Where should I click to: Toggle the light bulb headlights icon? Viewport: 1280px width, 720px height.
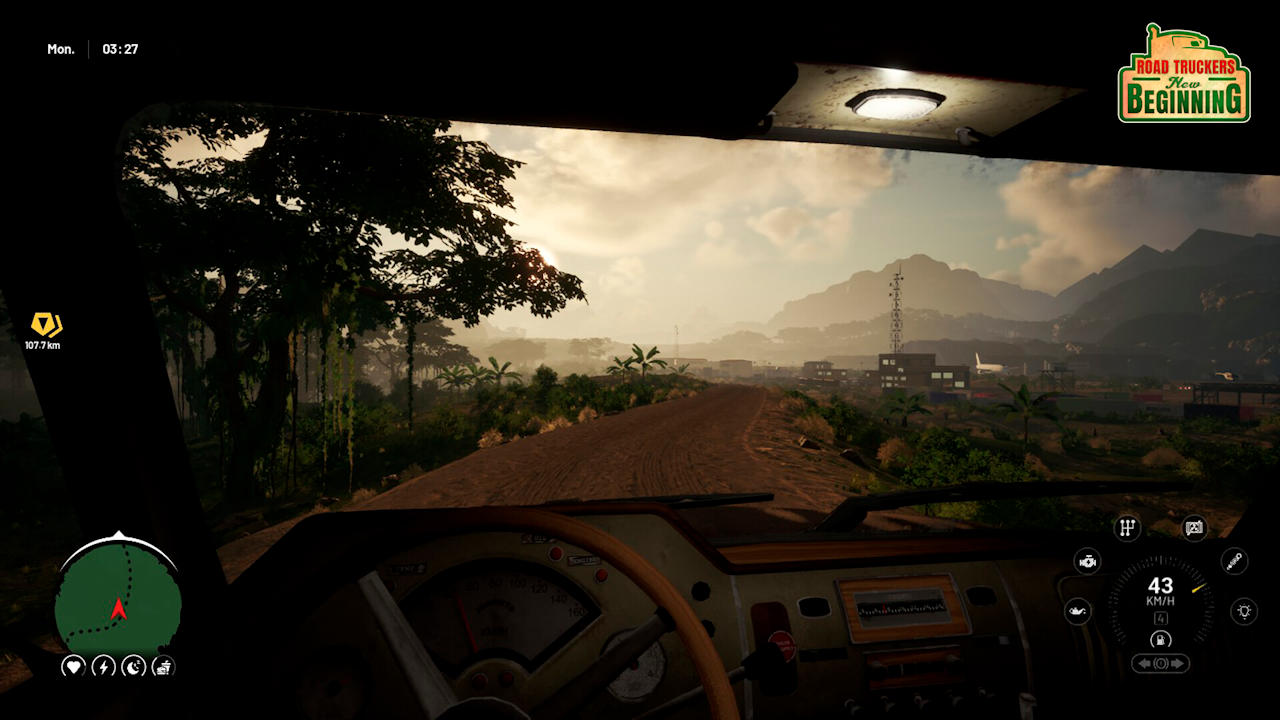[x=1243, y=611]
